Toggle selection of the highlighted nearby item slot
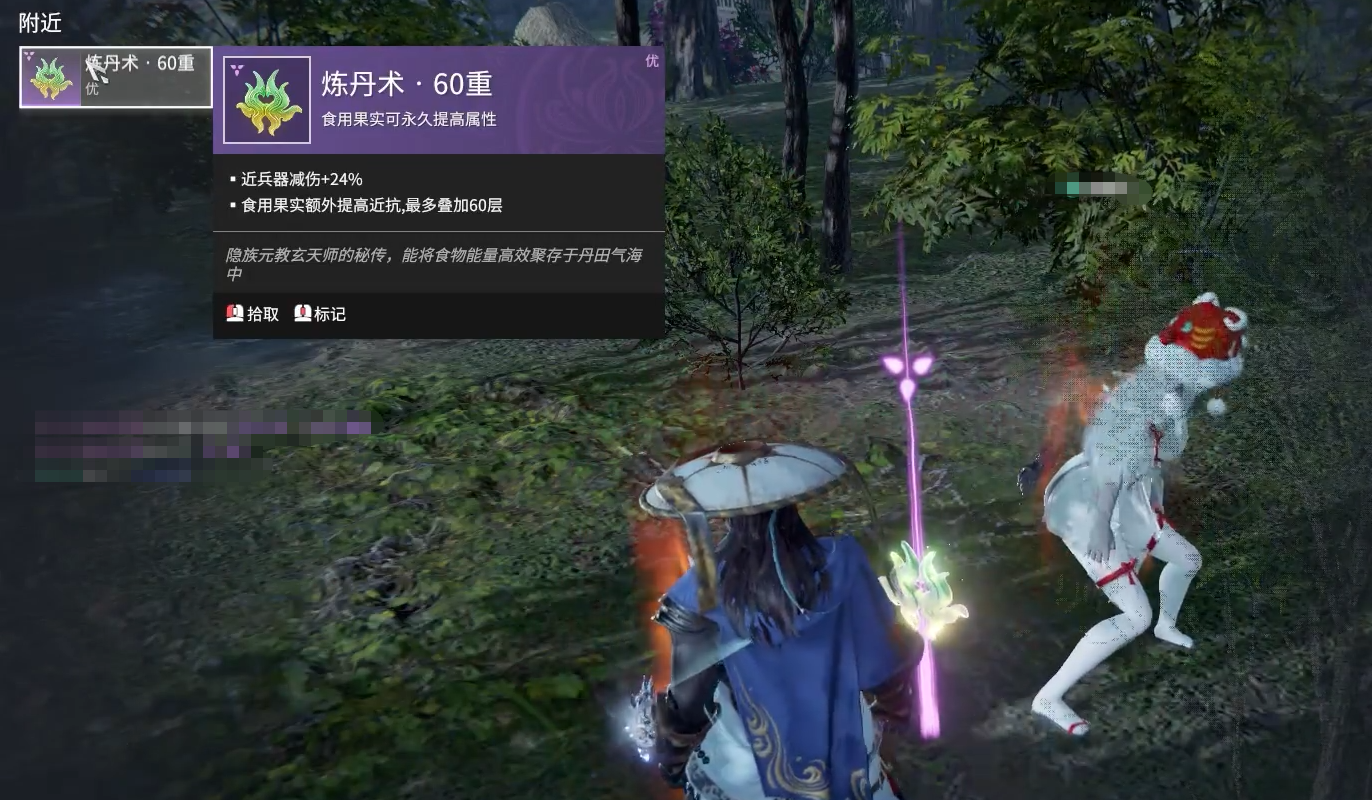Image resolution: width=1372 pixels, height=800 pixels. [115, 76]
